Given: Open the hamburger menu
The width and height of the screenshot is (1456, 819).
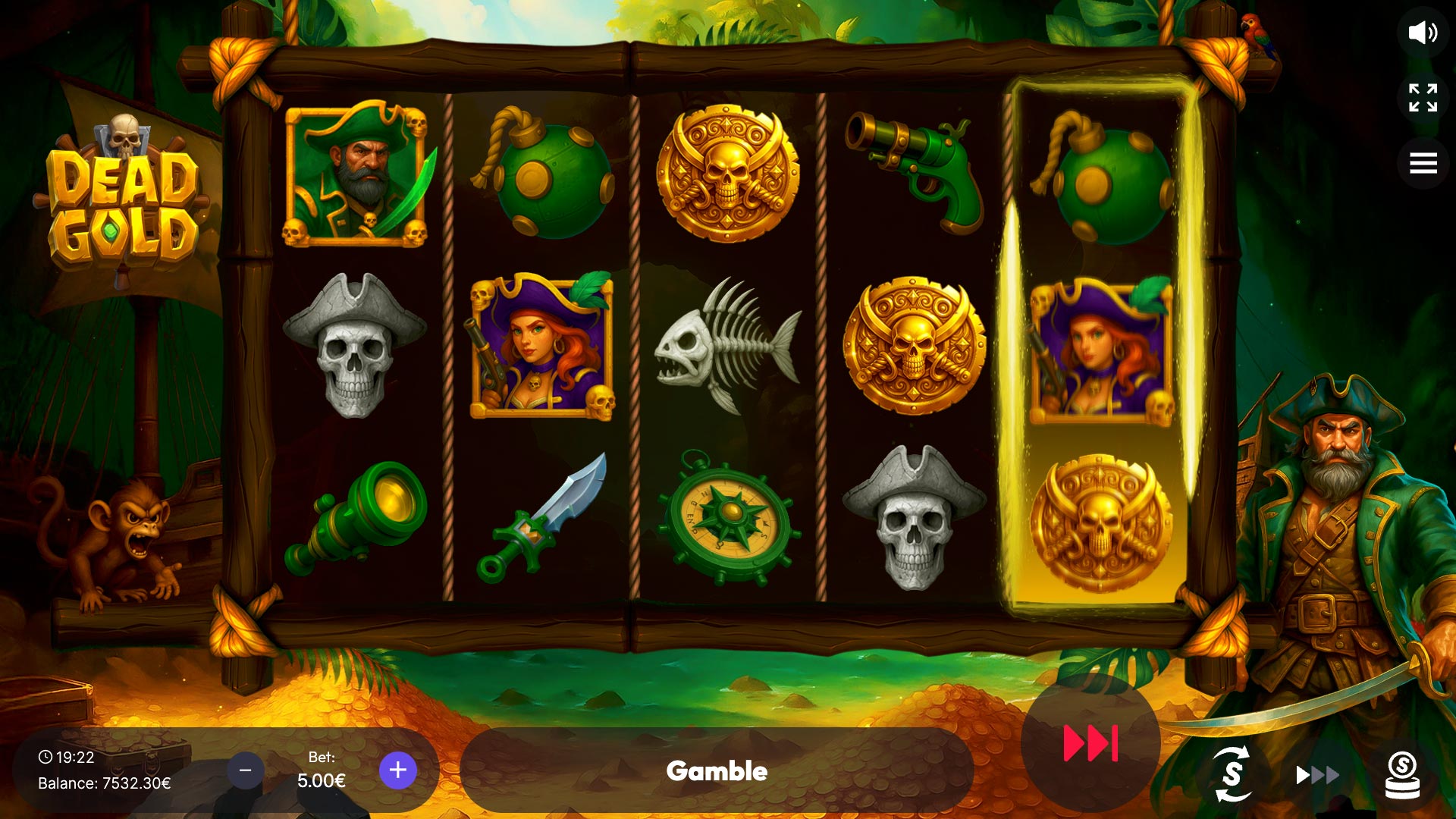Looking at the screenshot, I should pyautogui.click(x=1423, y=163).
